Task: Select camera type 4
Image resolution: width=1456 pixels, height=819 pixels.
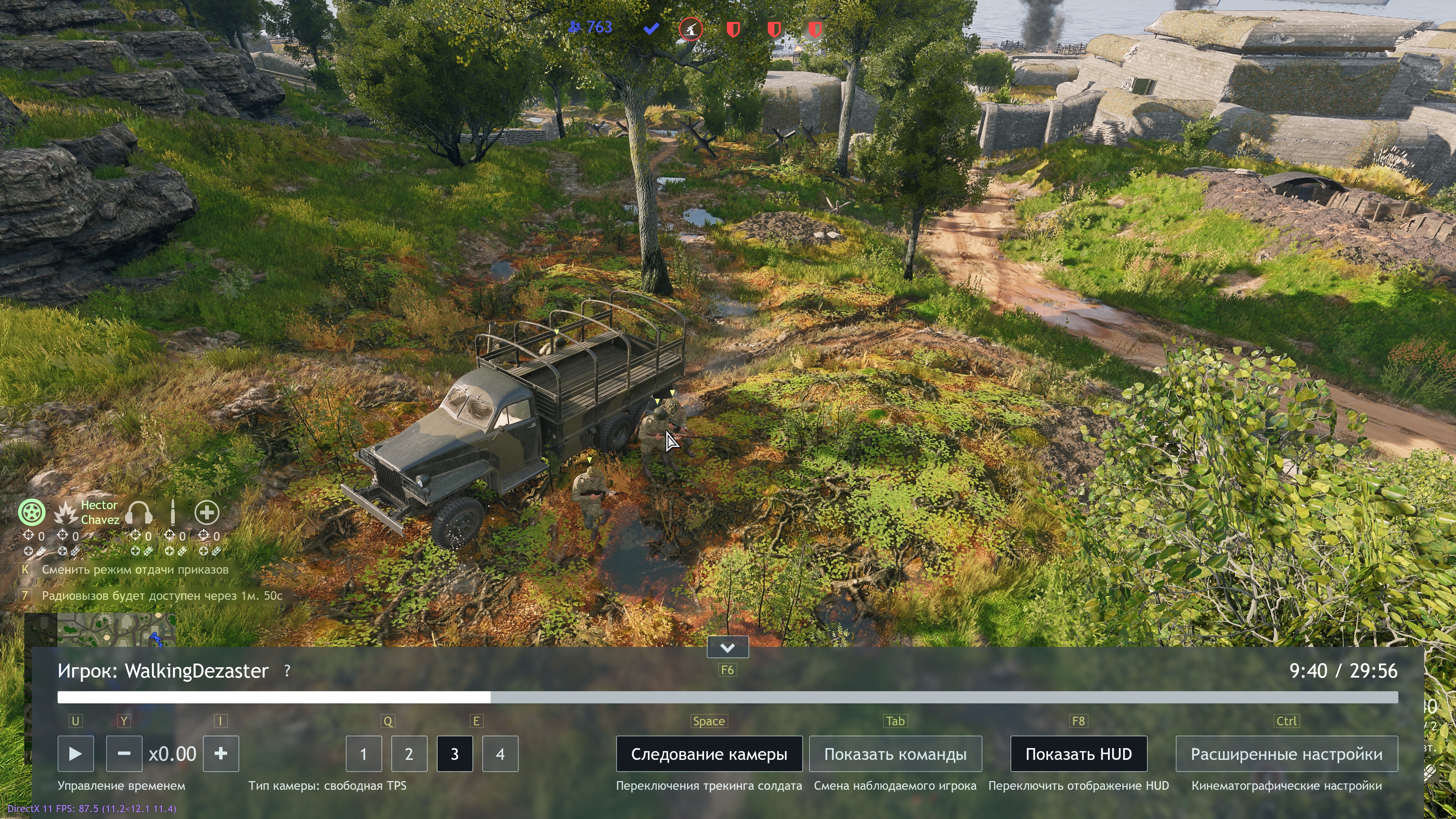Action: (x=500, y=753)
